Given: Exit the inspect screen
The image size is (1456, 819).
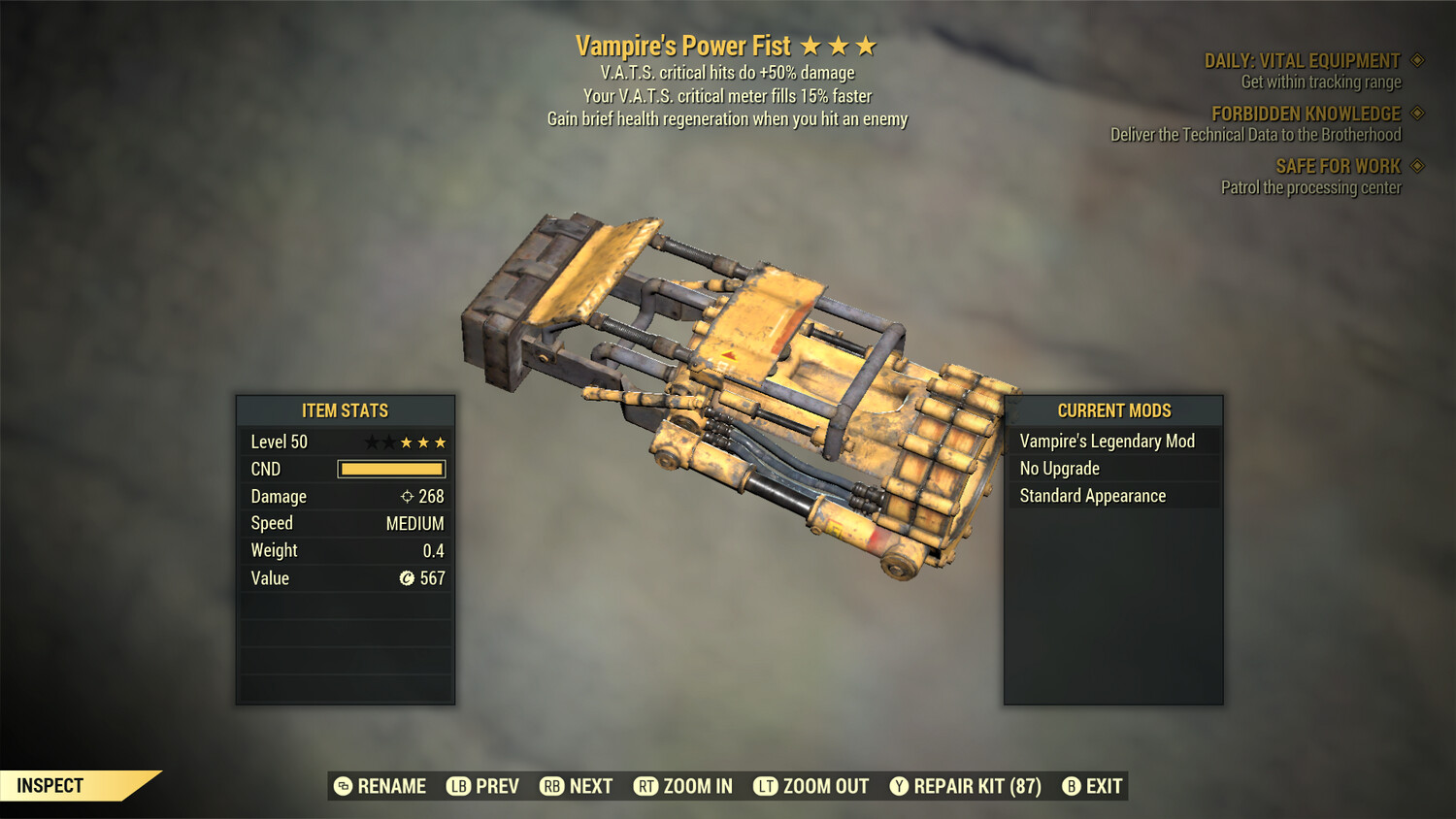Looking at the screenshot, I should point(1093,786).
